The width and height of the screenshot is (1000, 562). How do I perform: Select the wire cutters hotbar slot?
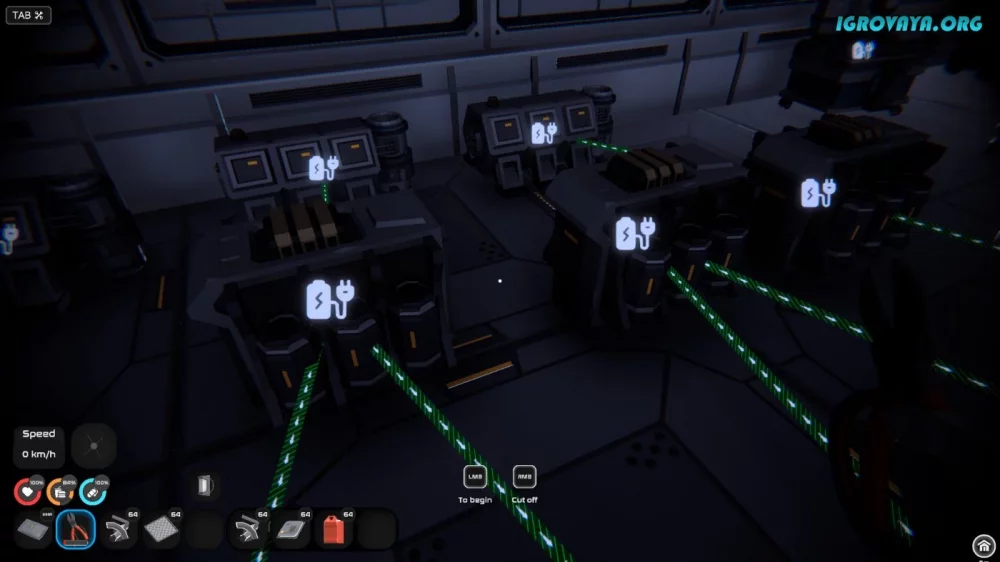[x=76, y=530]
